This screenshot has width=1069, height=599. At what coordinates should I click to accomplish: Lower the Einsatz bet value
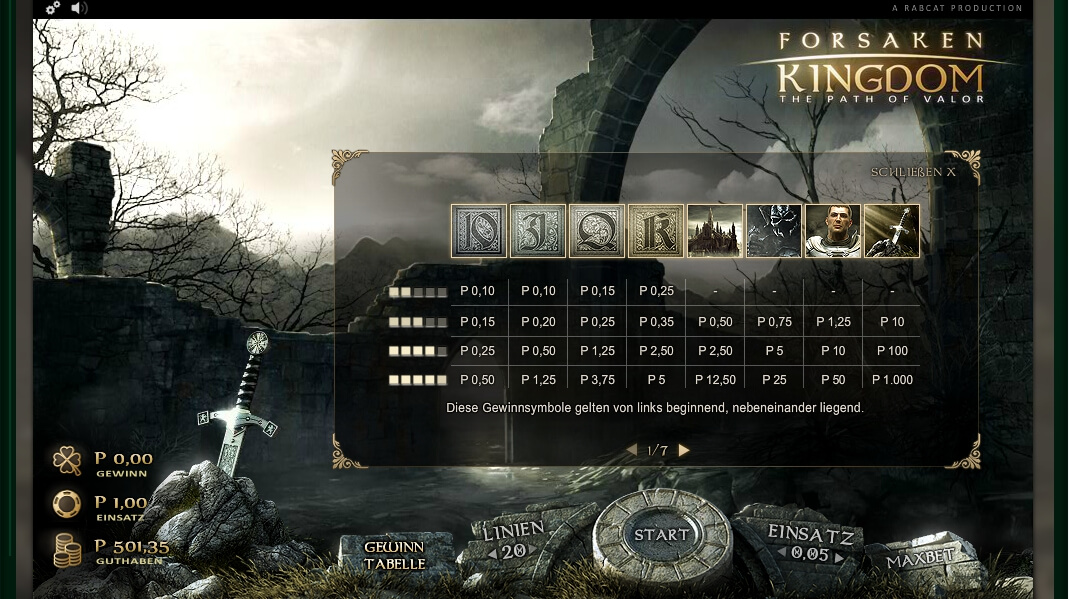tap(783, 553)
